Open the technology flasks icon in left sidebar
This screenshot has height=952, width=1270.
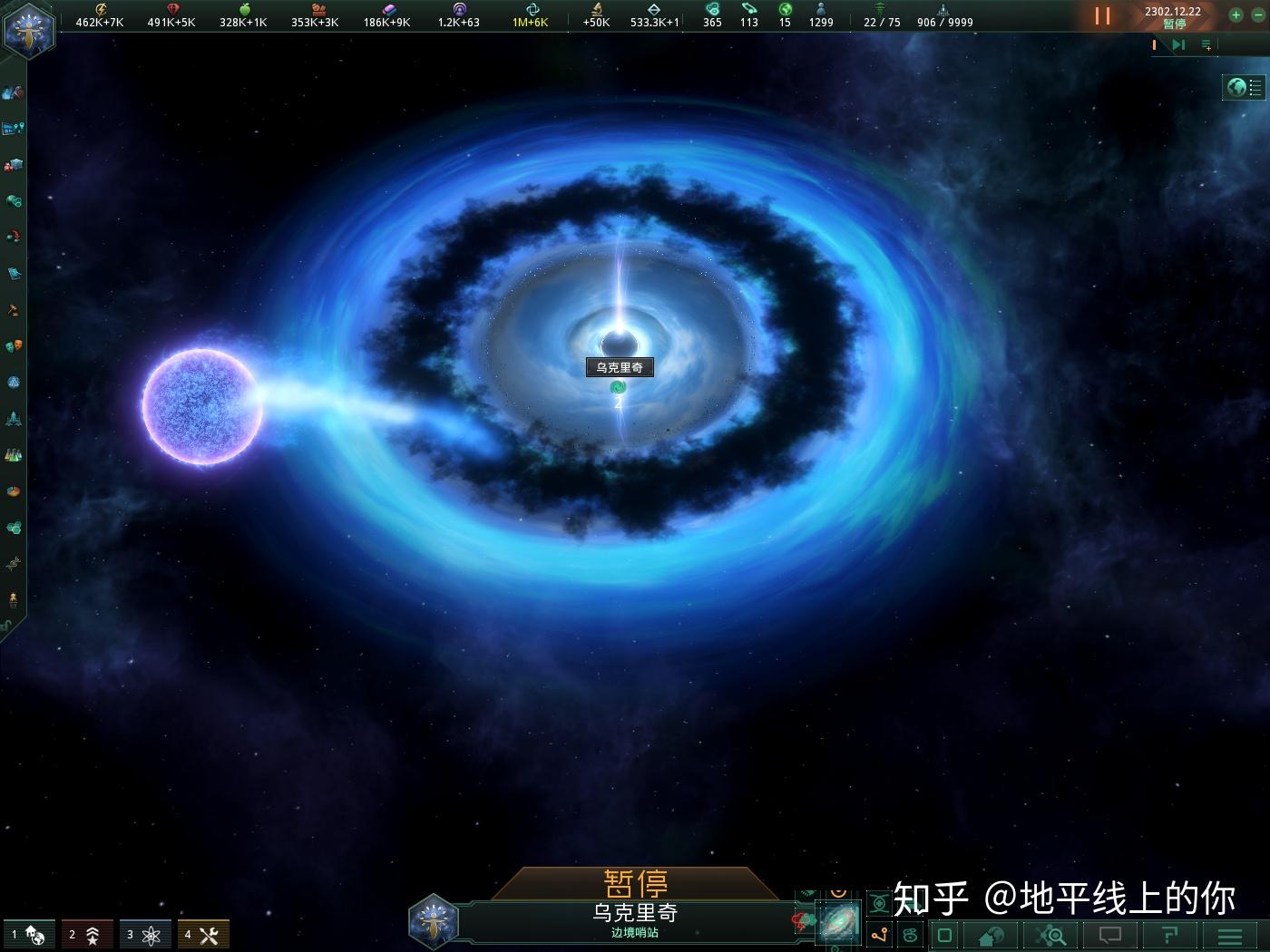[x=13, y=455]
